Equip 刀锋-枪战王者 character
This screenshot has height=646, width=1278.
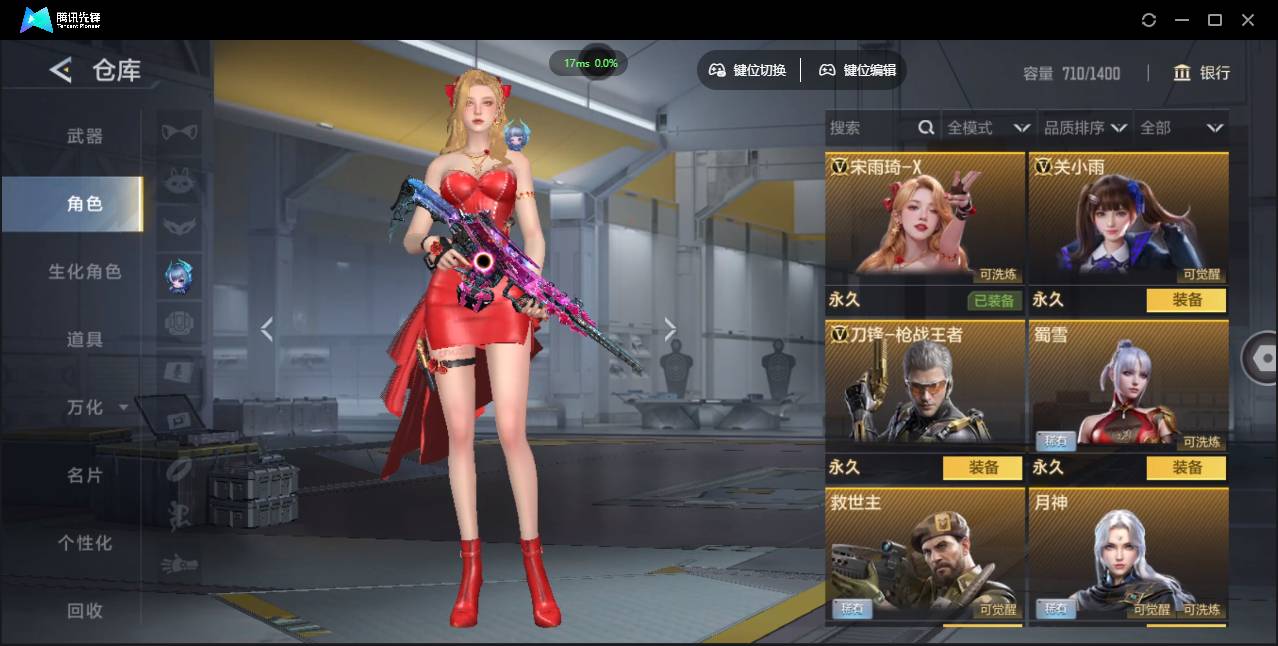tap(982, 468)
